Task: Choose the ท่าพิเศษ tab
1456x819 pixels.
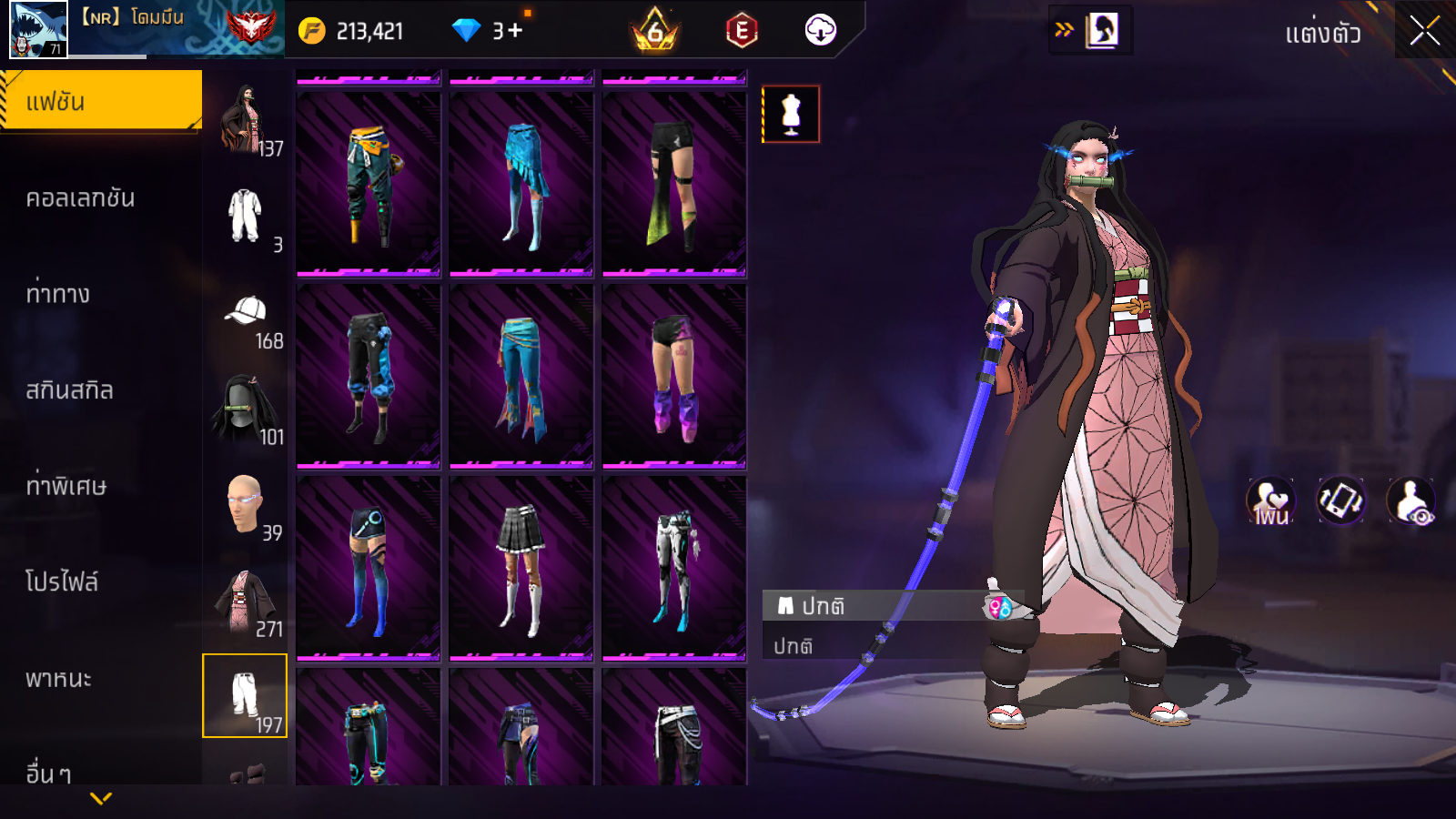Action: [x=66, y=486]
